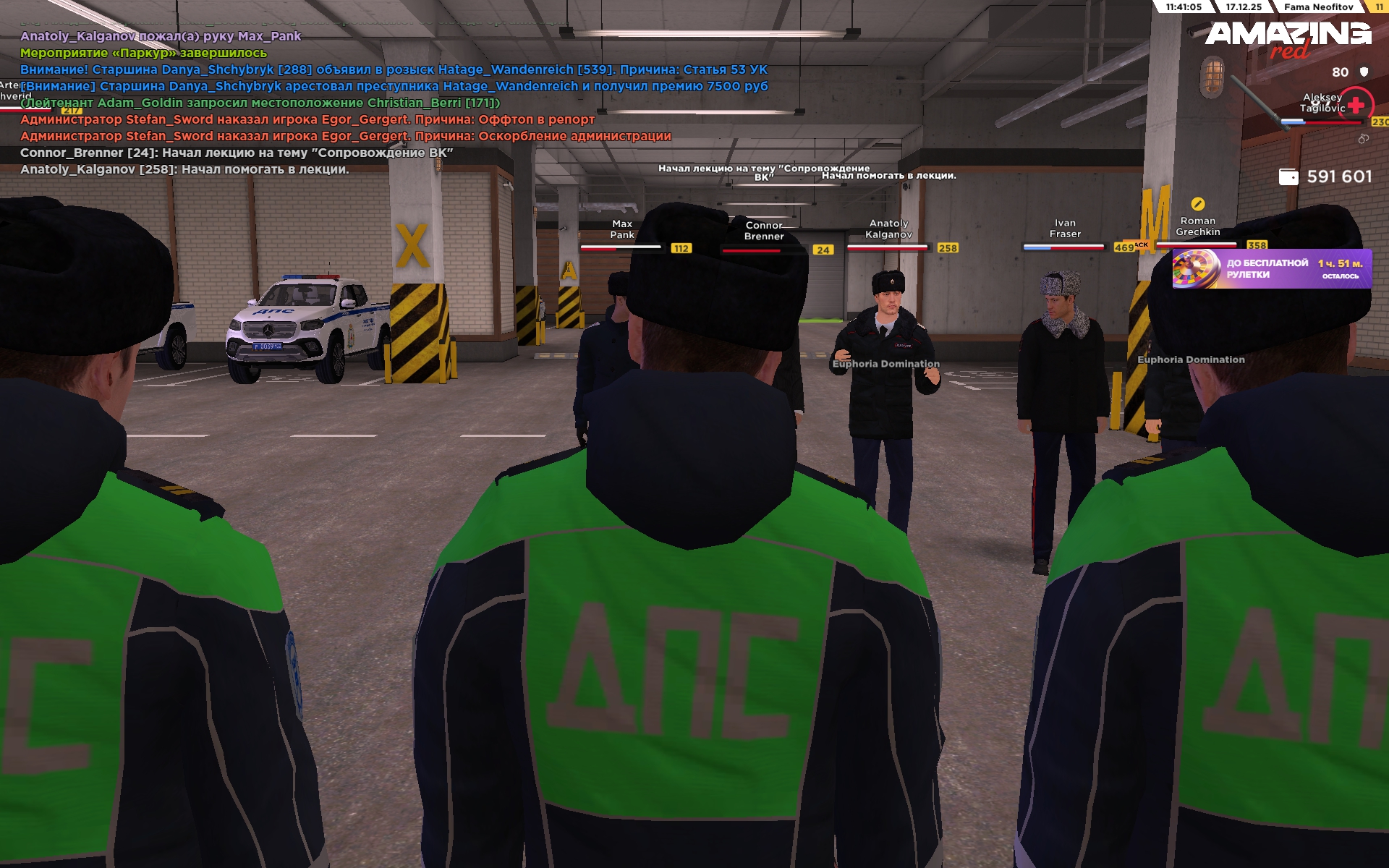Open the free roulette banner
This screenshot has width=1389, height=868.
coord(1271,268)
